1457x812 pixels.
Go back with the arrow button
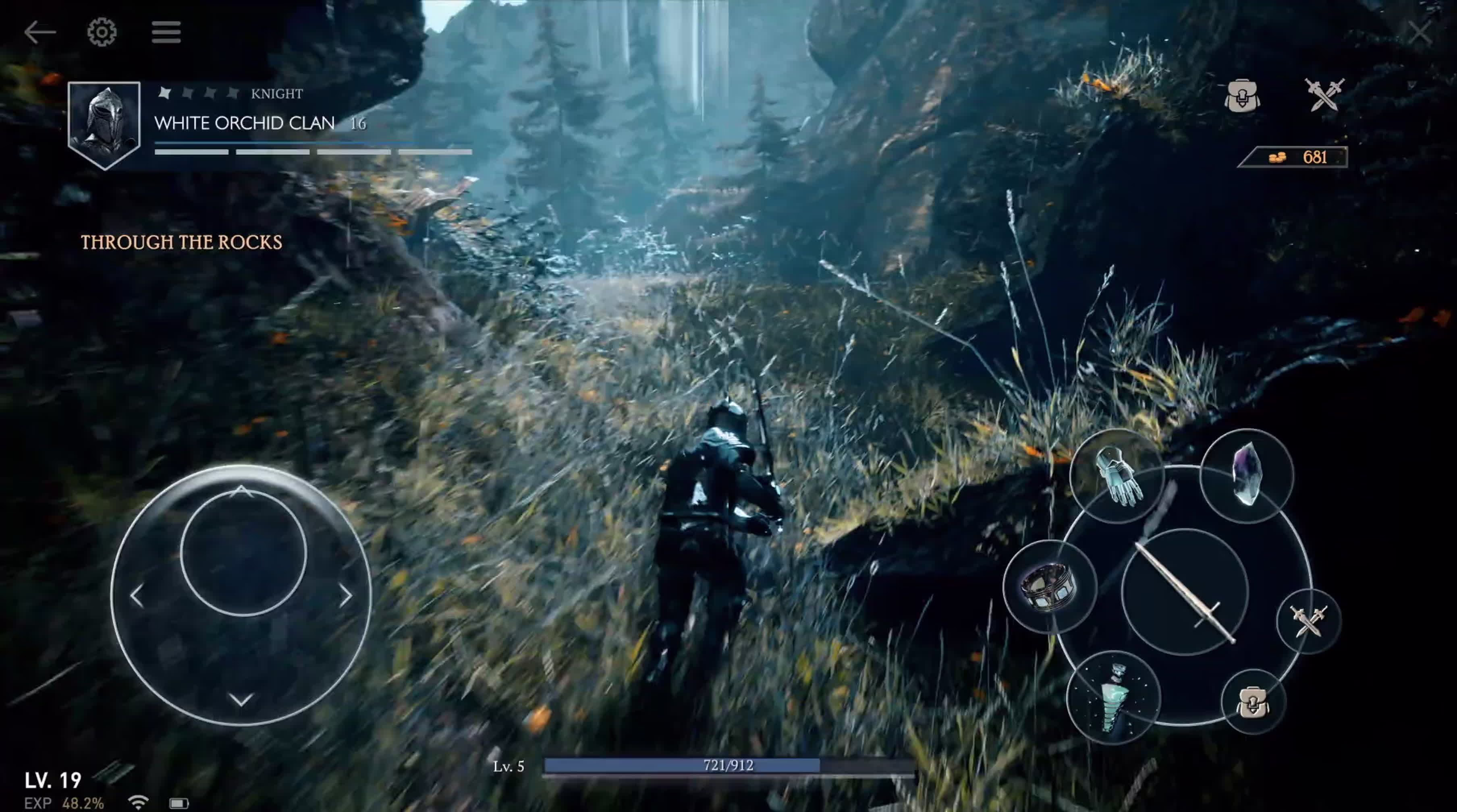point(39,32)
